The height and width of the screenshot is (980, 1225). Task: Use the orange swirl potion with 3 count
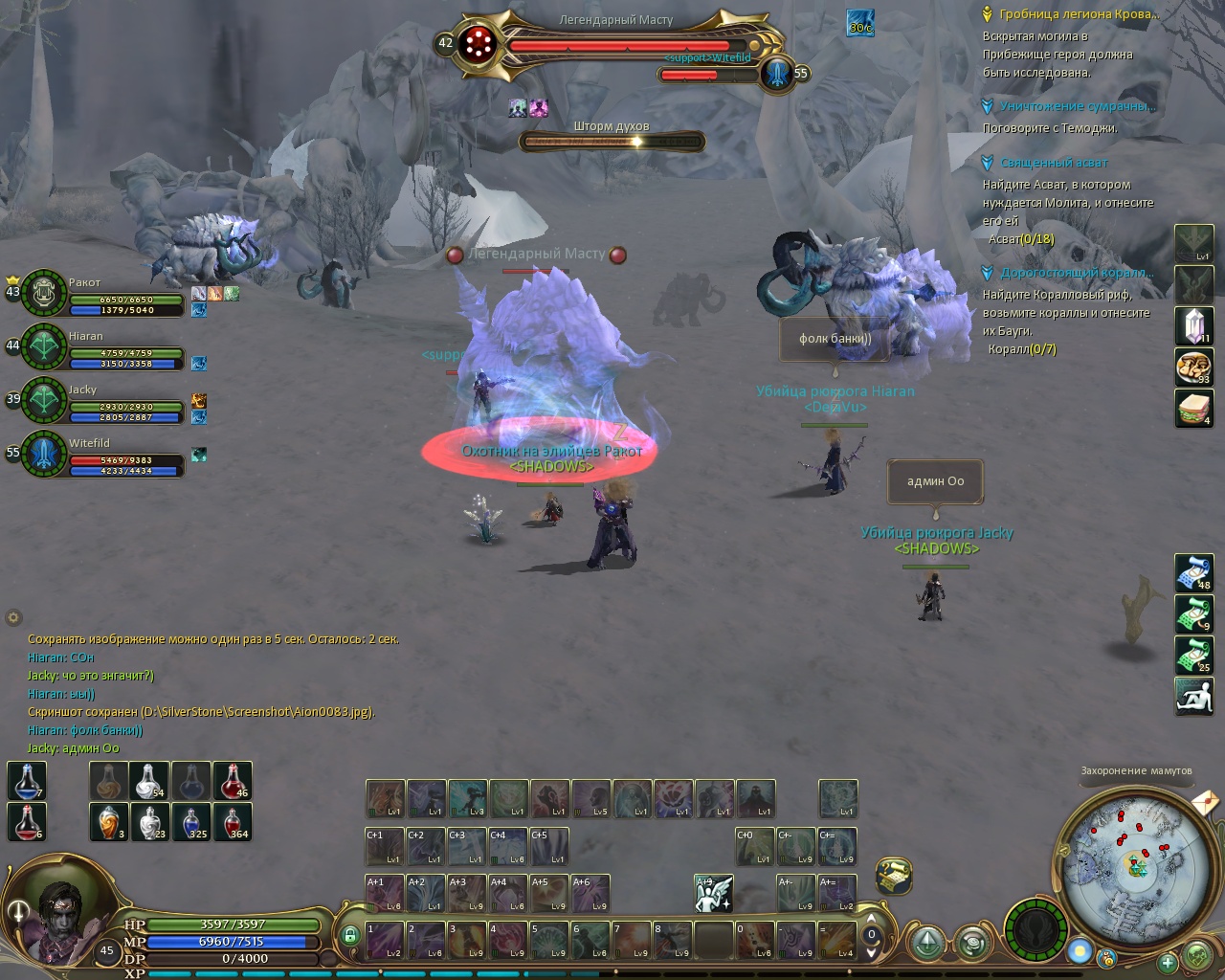(109, 822)
